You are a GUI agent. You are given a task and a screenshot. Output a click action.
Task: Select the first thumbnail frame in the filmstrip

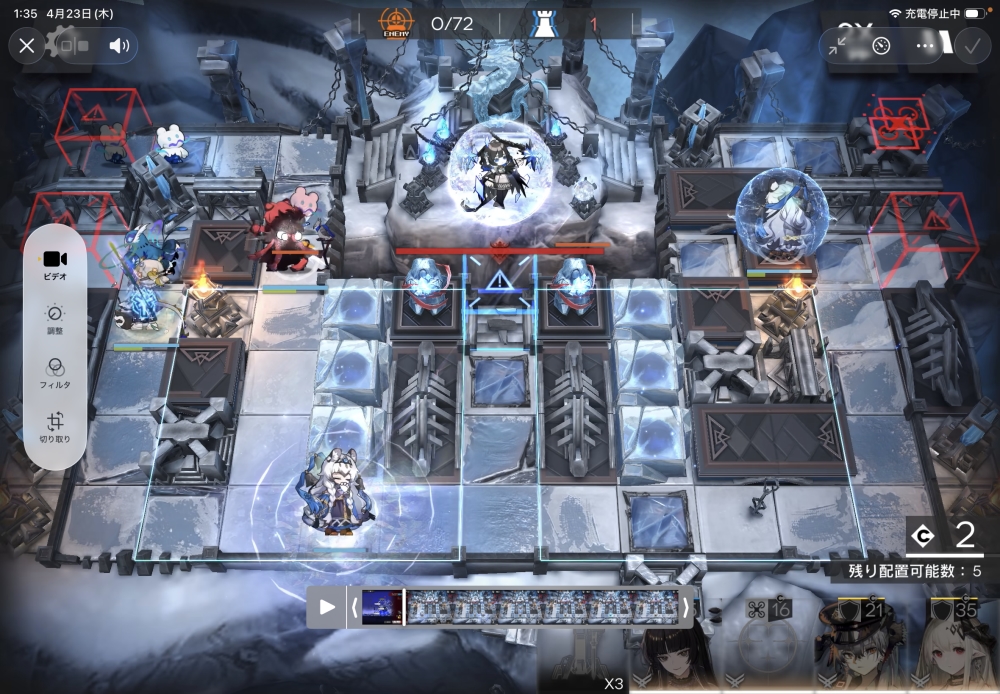coord(381,607)
